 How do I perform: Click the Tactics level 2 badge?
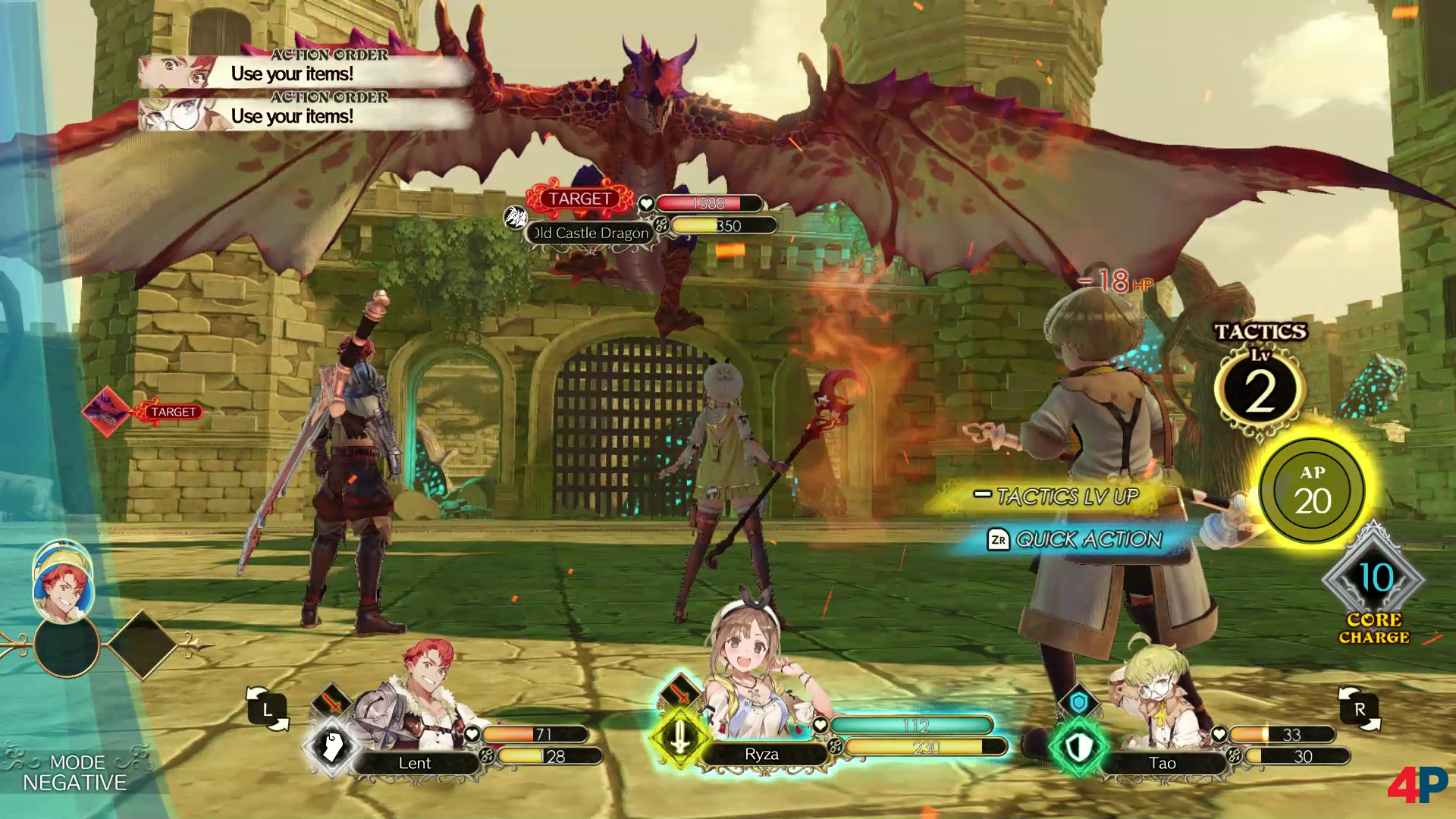1260,391
